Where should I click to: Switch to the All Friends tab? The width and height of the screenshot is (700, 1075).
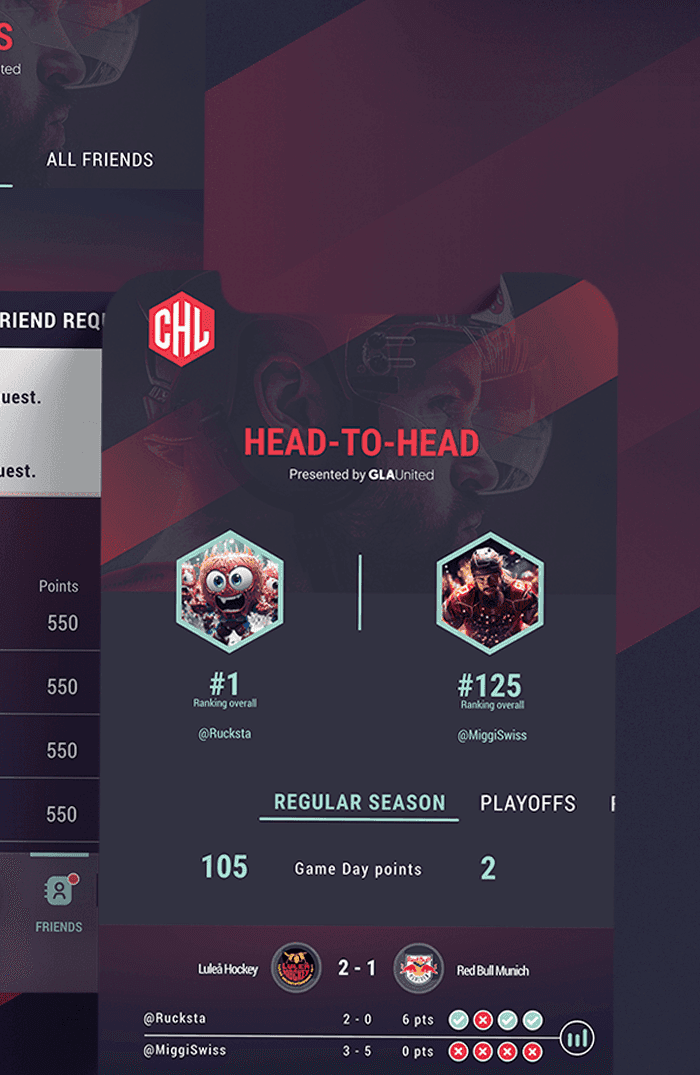pos(100,160)
